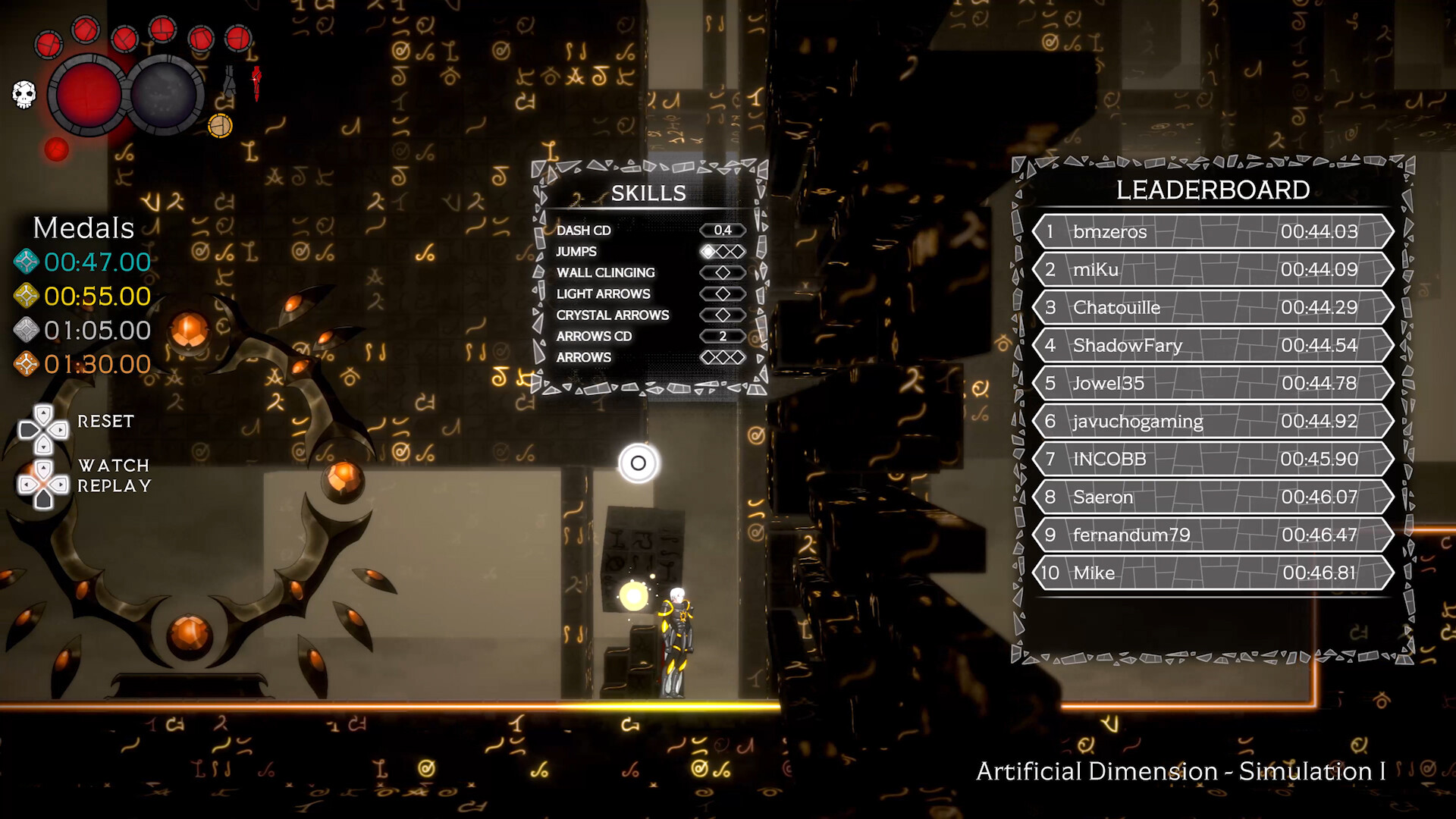
Task: Click the gold coin indicator
Action: [219, 125]
